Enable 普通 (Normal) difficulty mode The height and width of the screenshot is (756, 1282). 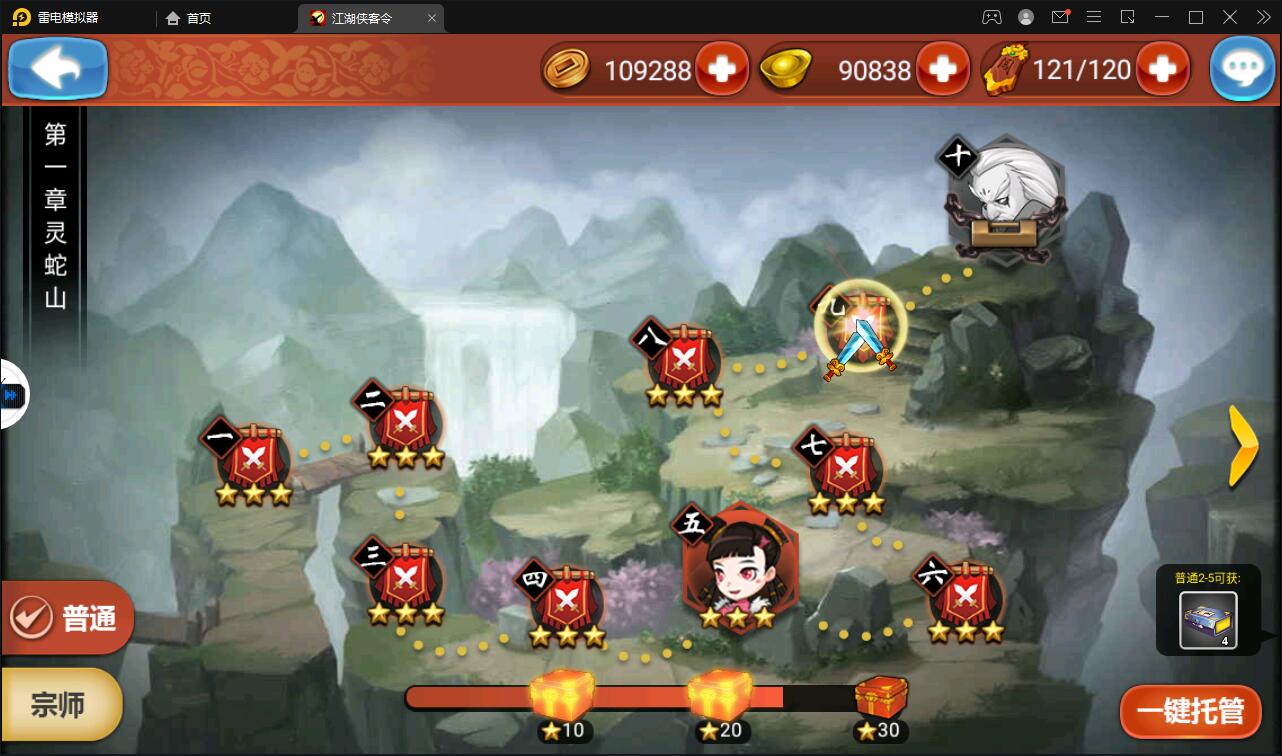click(67, 618)
